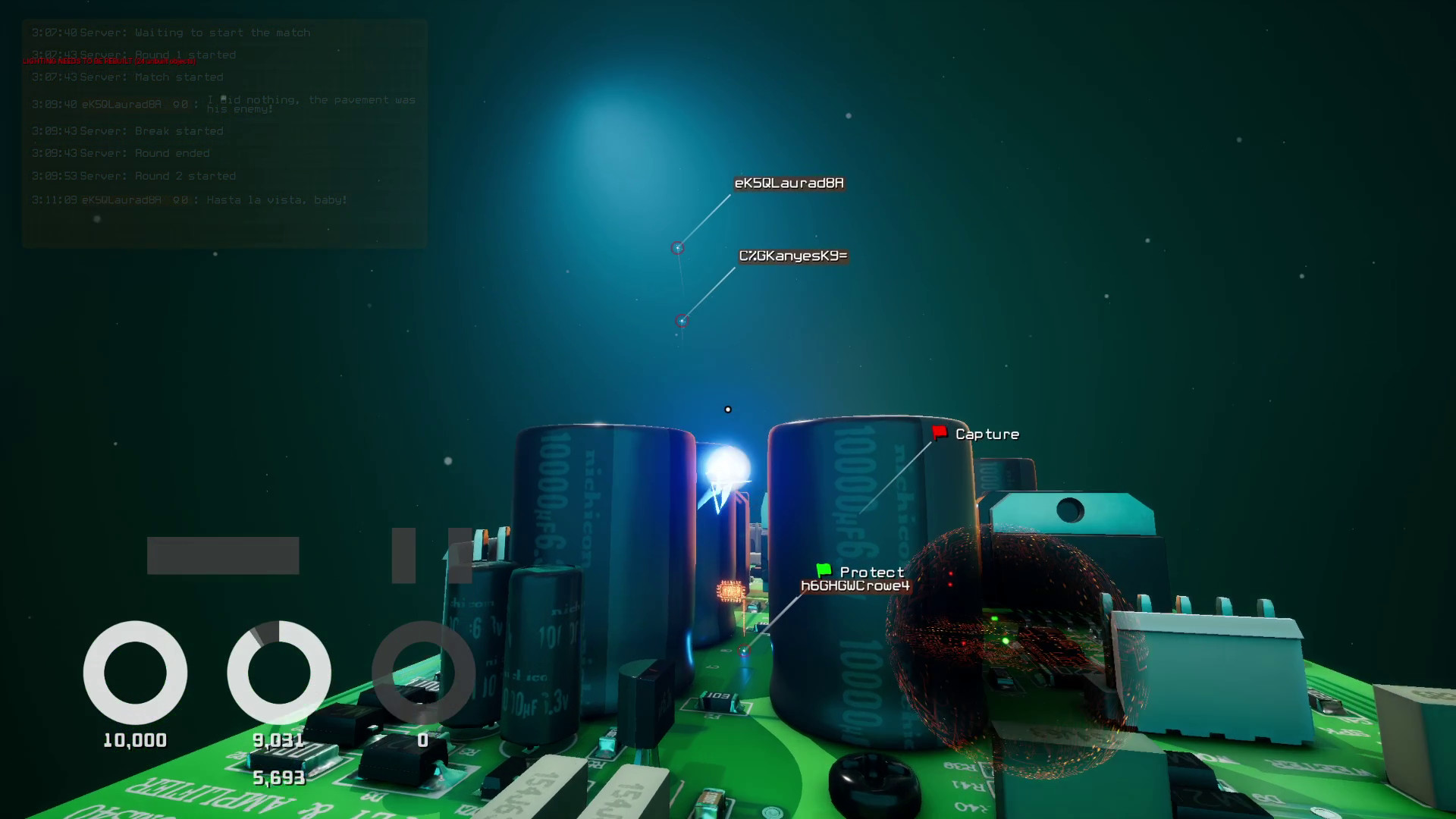Expand the Capture objective label
This screenshot has height=819, width=1456.
click(988, 433)
